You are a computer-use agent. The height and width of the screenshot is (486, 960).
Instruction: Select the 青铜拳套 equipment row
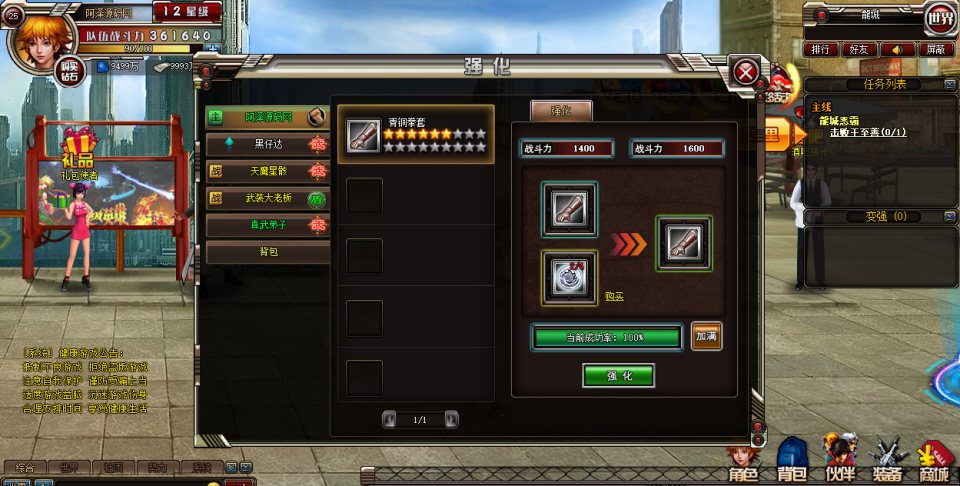[416, 135]
